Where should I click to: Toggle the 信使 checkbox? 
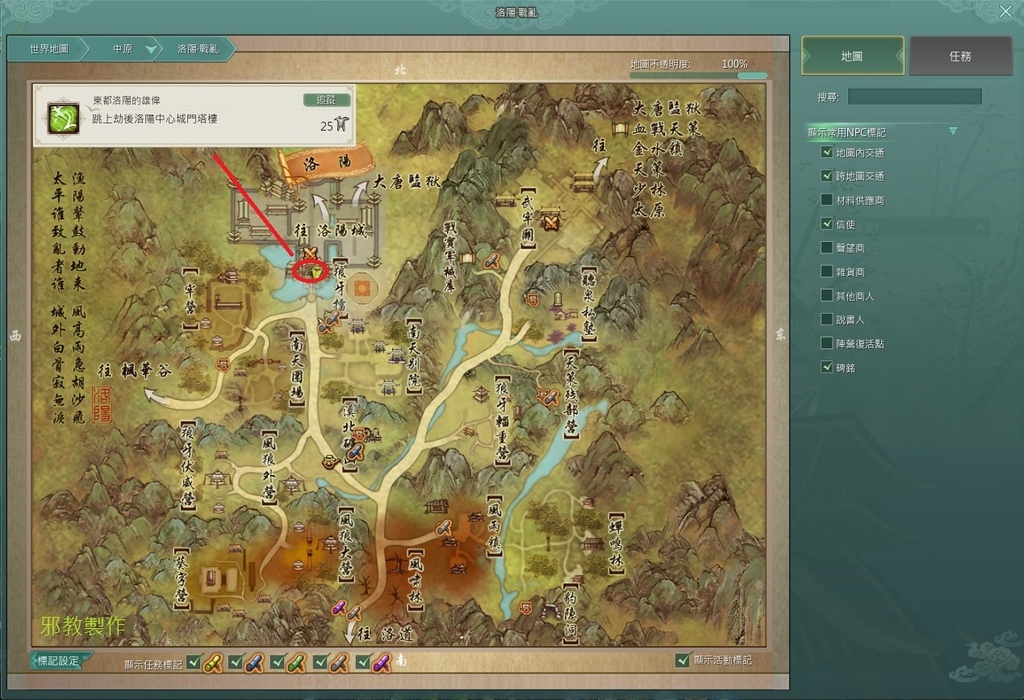(x=827, y=224)
